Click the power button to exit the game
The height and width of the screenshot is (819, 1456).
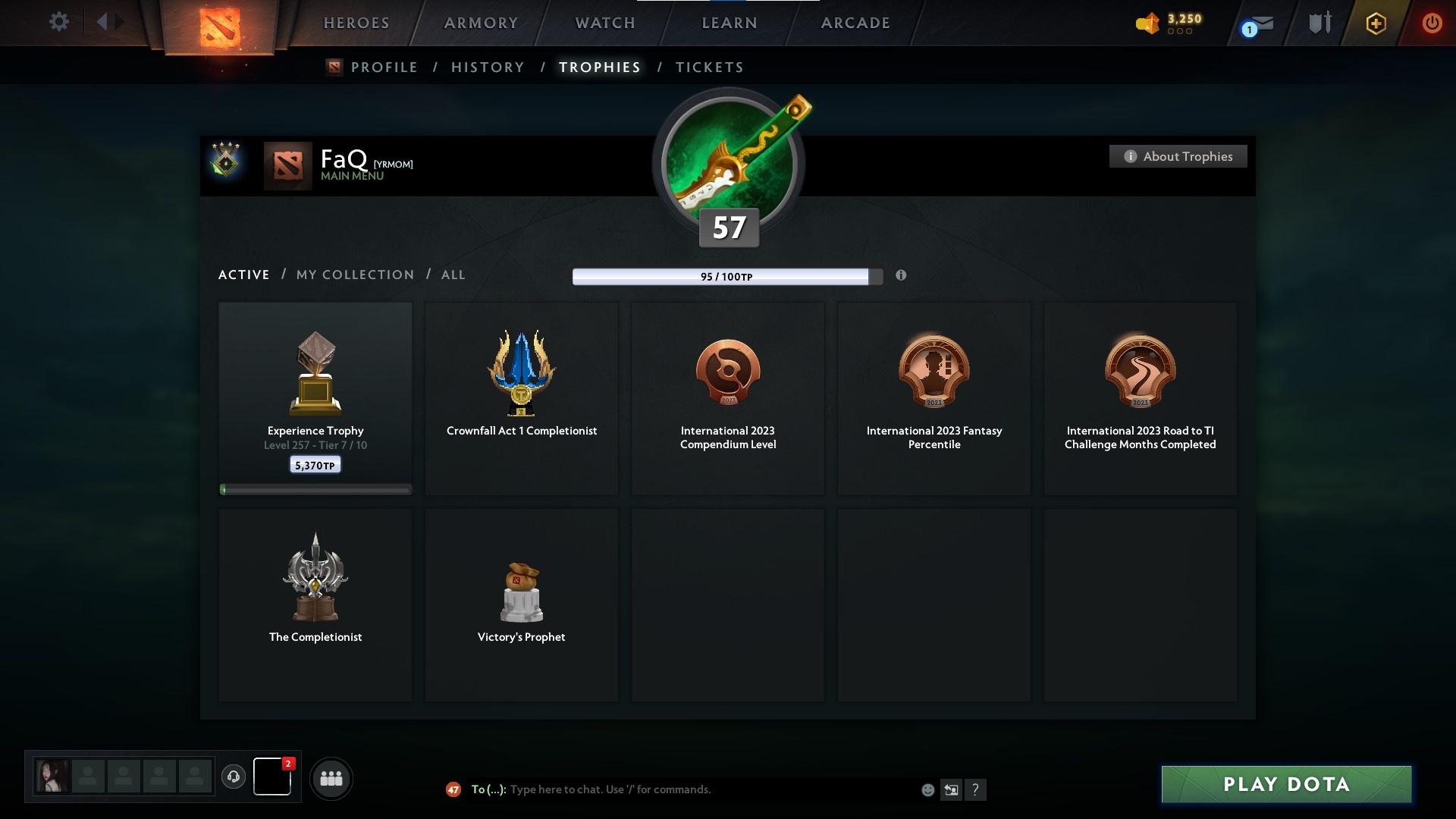click(x=1432, y=23)
